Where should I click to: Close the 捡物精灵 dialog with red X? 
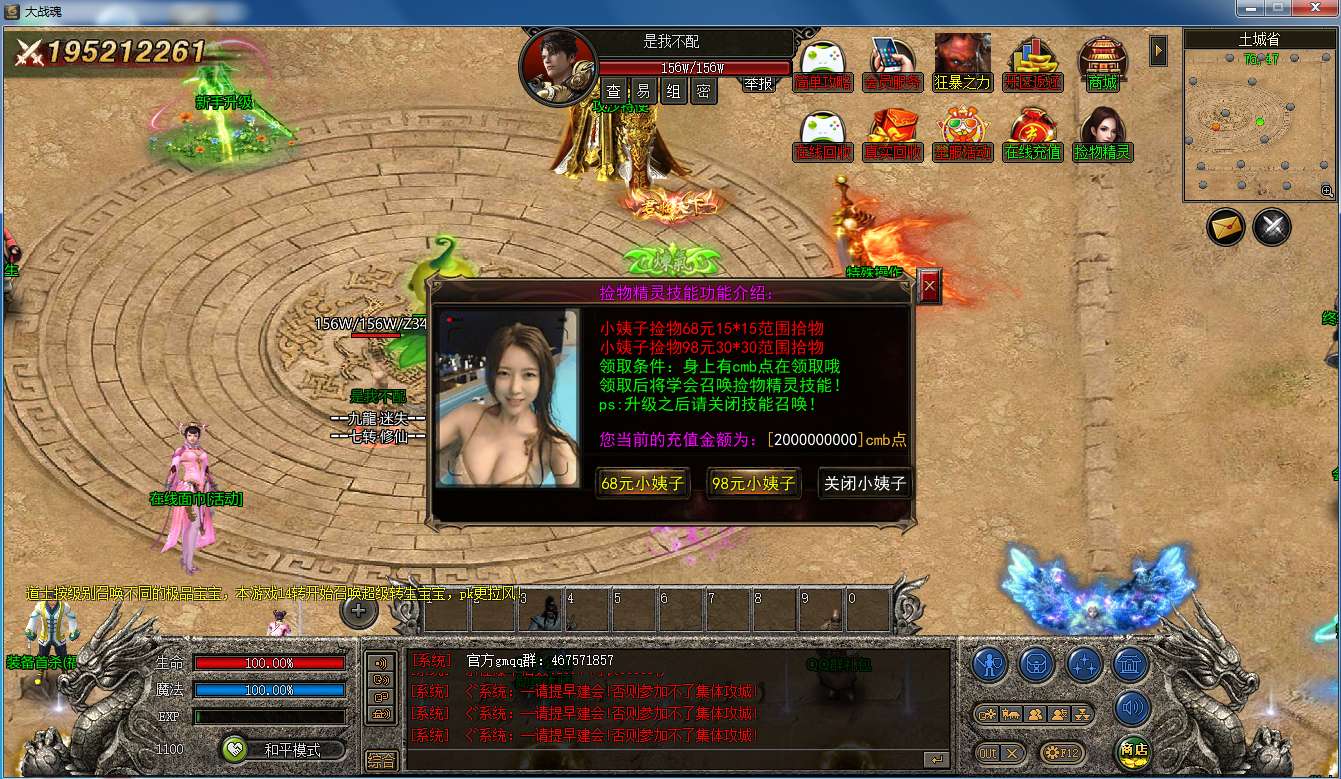coord(930,286)
